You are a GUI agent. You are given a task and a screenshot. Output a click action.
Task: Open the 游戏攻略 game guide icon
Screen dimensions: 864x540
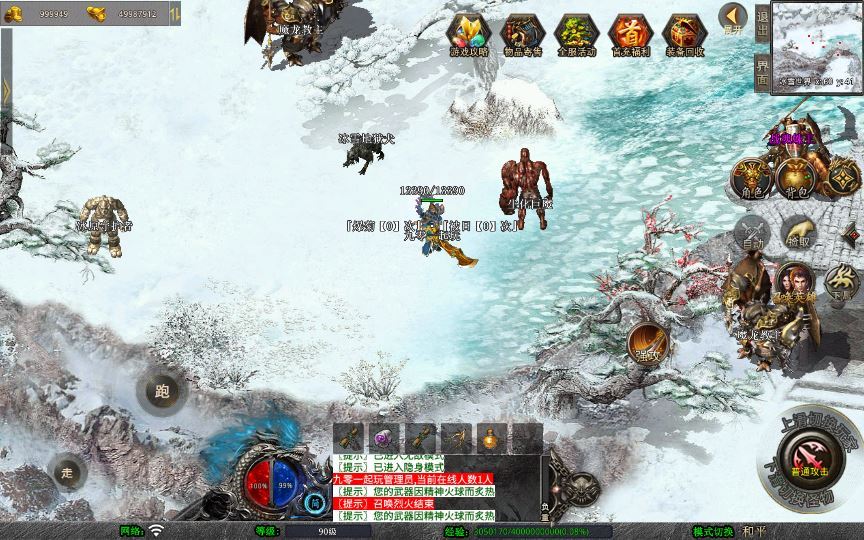click(x=466, y=34)
